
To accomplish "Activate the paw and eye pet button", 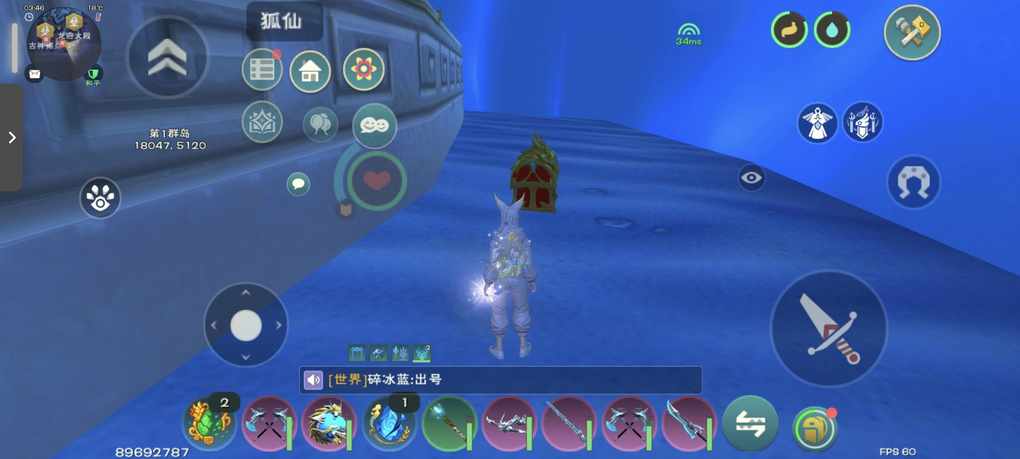I will click(100, 198).
